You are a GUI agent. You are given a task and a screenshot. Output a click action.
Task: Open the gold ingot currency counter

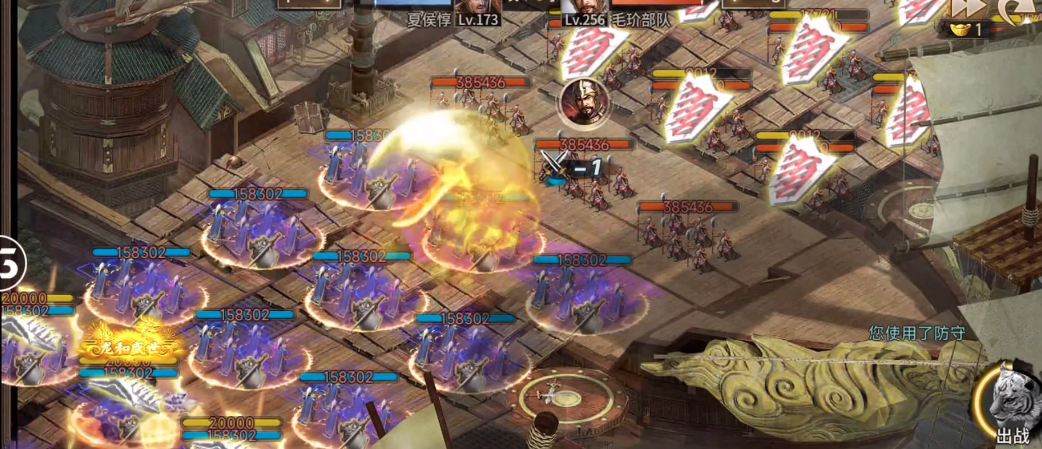coord(963,30)
